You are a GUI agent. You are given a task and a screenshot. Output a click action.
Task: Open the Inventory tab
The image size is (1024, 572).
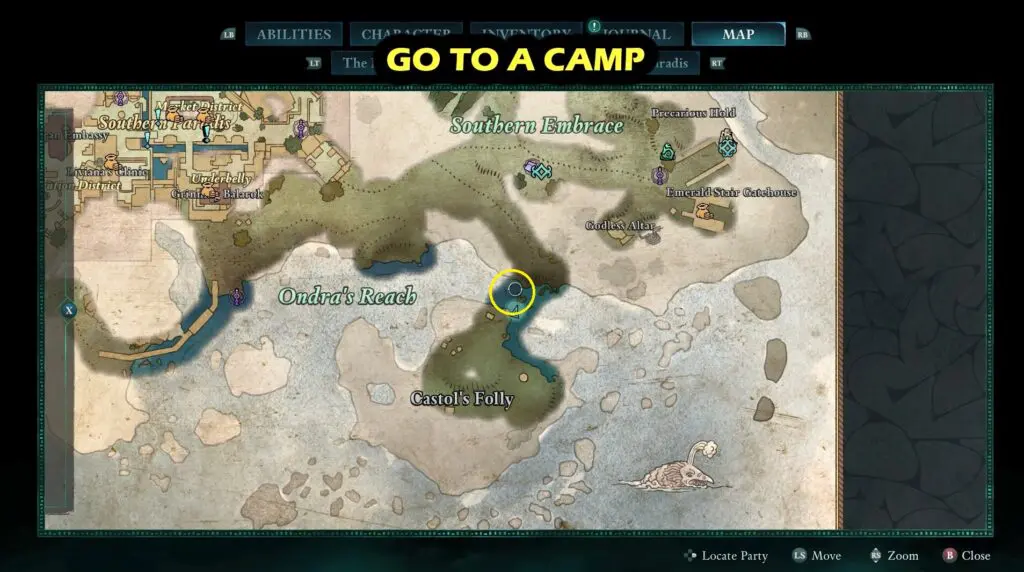[526, 34]
